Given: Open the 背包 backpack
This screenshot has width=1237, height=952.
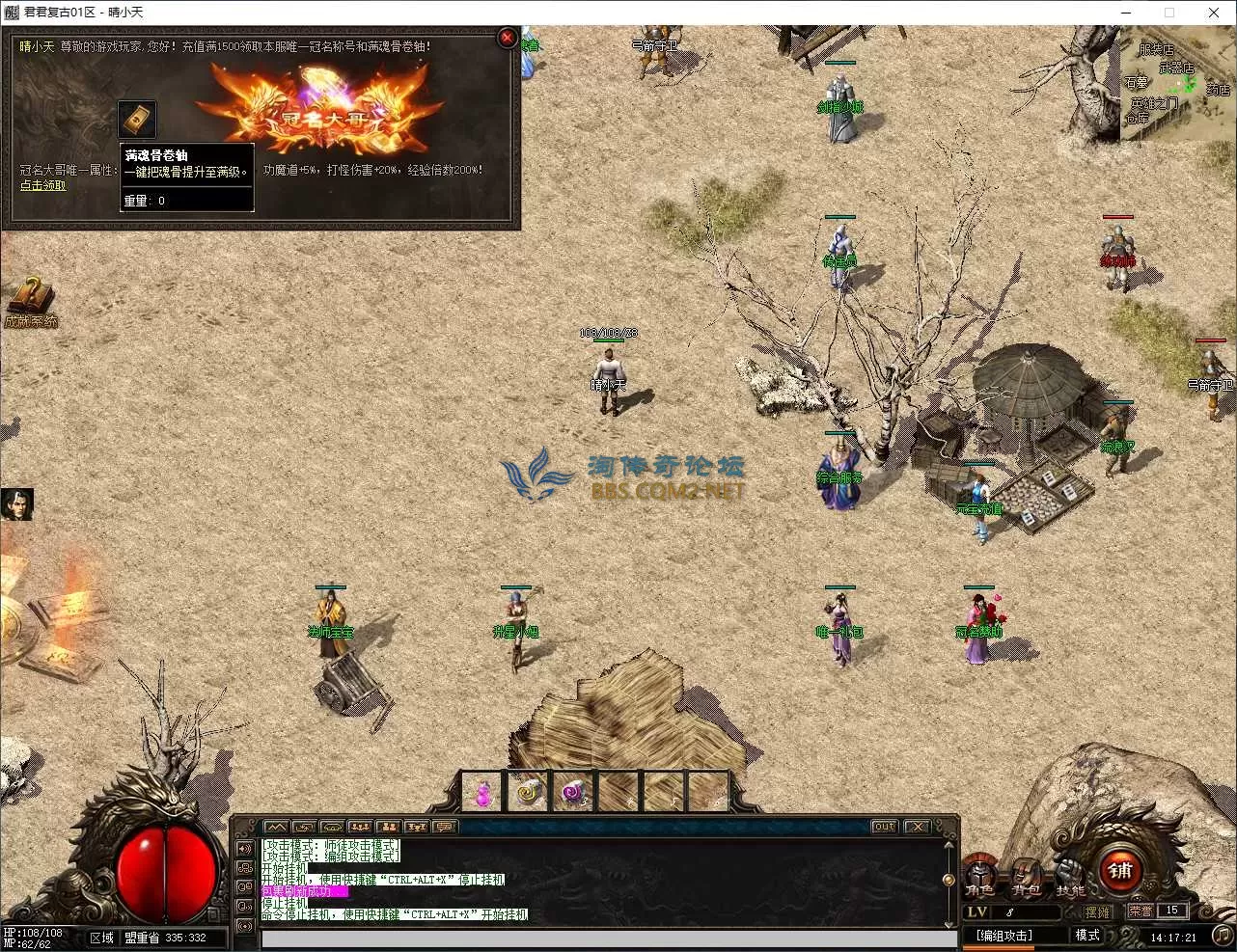Looking at the screenshot, I should [1027, 875].
